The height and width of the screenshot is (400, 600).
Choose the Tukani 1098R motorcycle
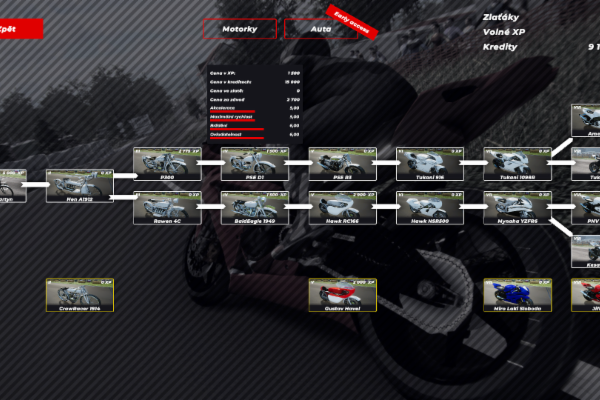click(x=517, y=164)
